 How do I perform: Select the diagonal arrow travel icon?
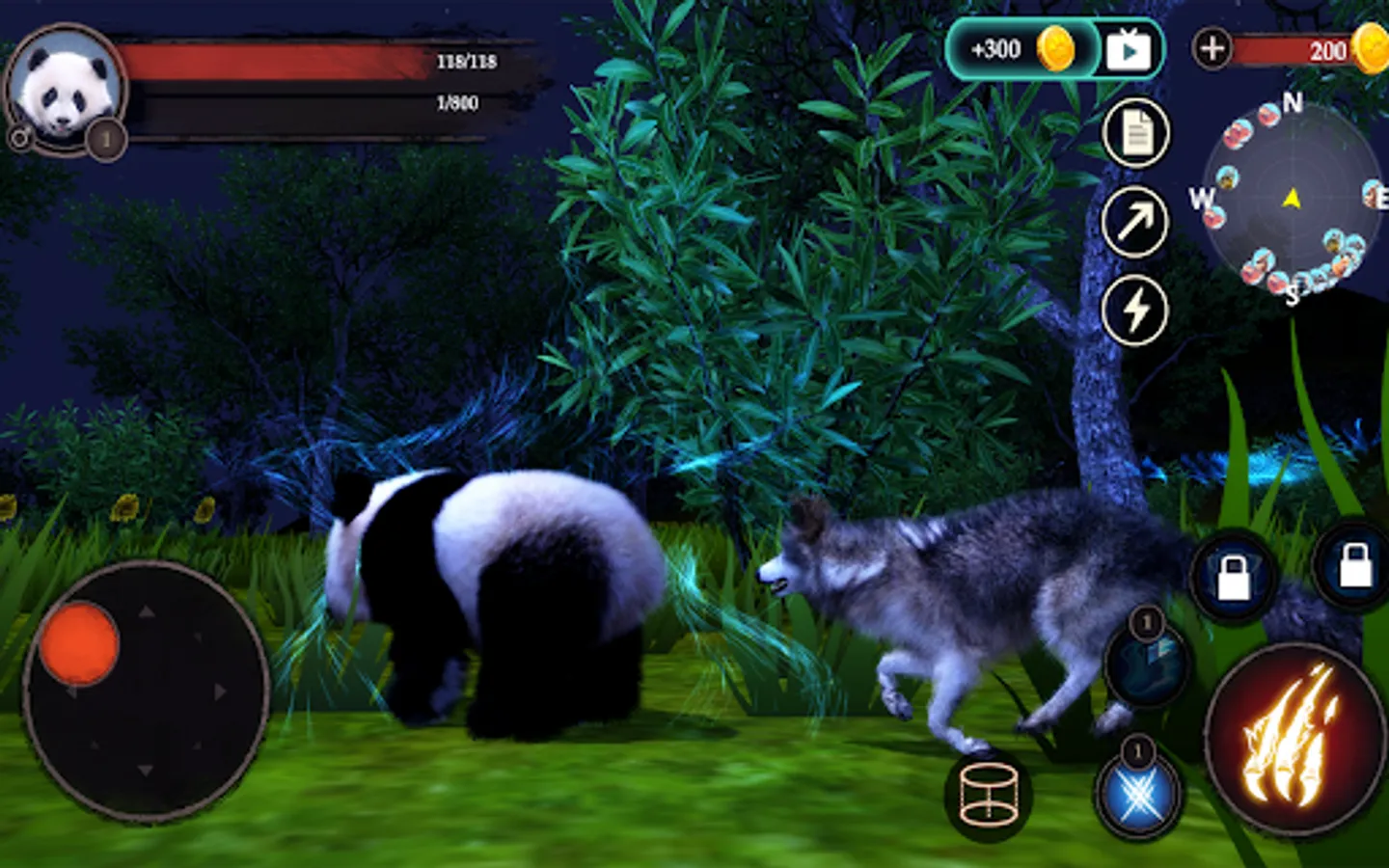(1136, 220)
